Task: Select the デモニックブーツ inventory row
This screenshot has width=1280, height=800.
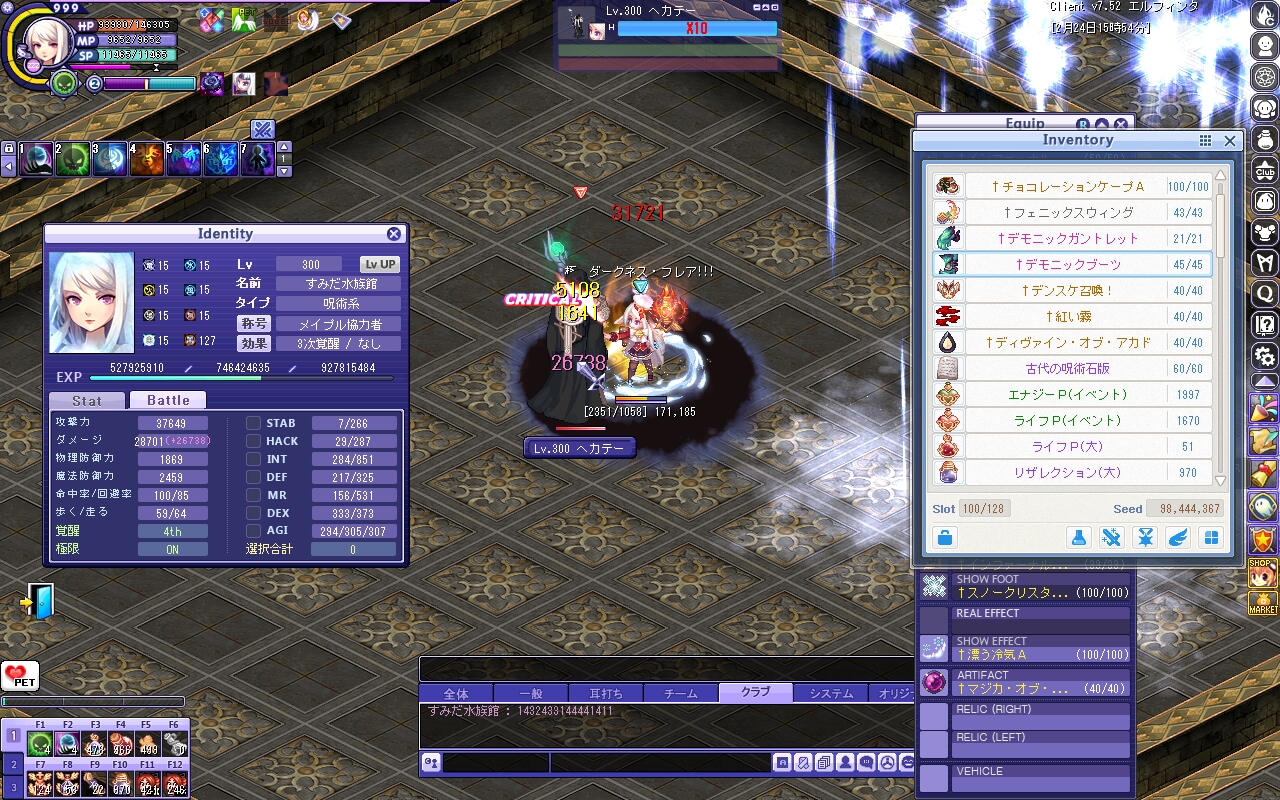Action: [x=1069, y=264]
